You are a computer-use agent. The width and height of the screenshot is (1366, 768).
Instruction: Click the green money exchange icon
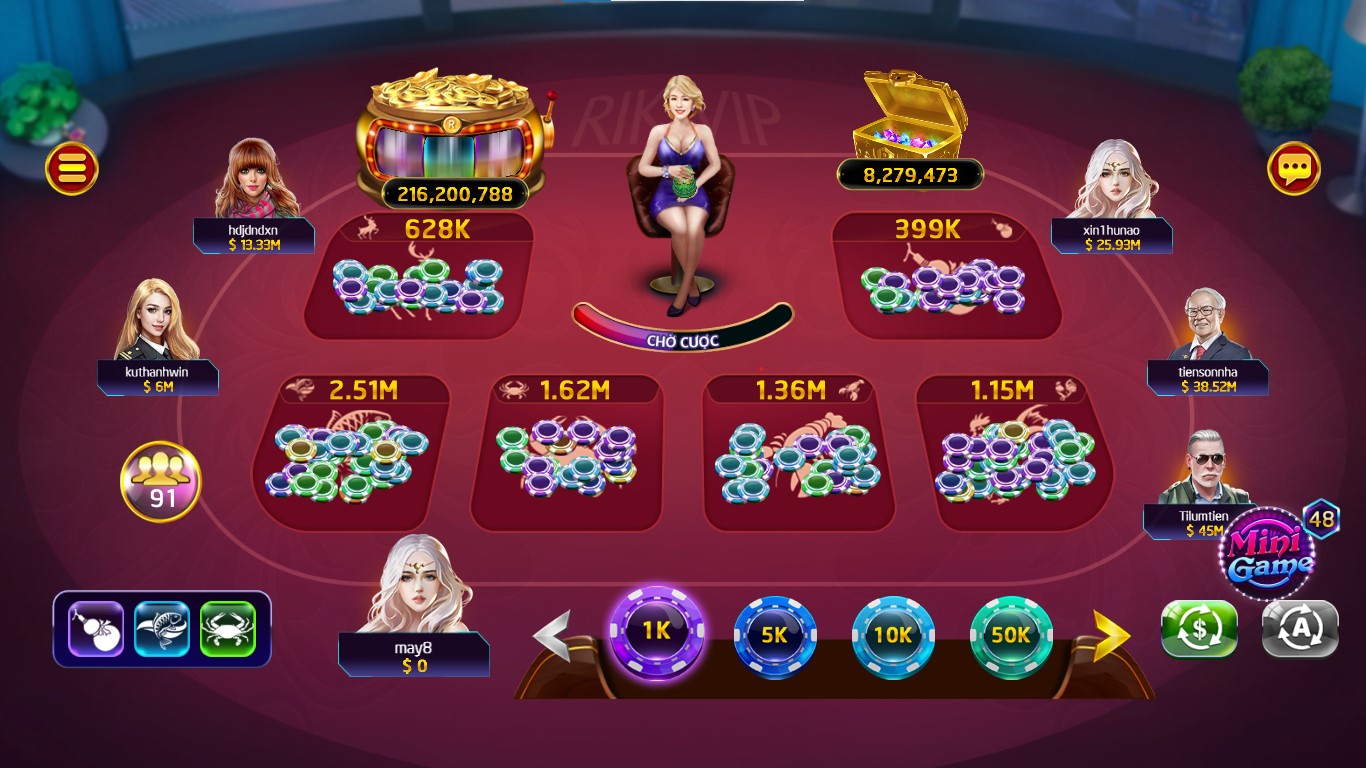coord(1198,630)
